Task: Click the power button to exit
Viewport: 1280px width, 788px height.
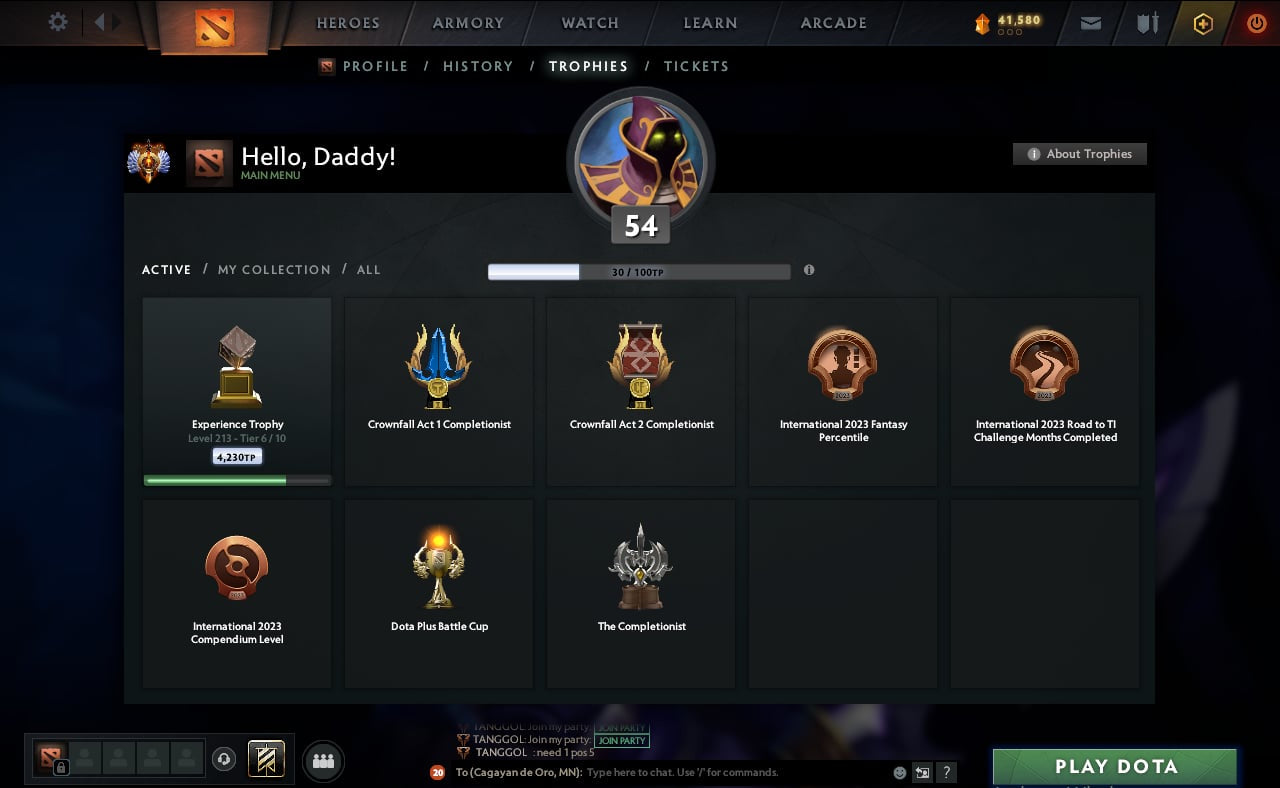Action: (x=1256, y=23)
